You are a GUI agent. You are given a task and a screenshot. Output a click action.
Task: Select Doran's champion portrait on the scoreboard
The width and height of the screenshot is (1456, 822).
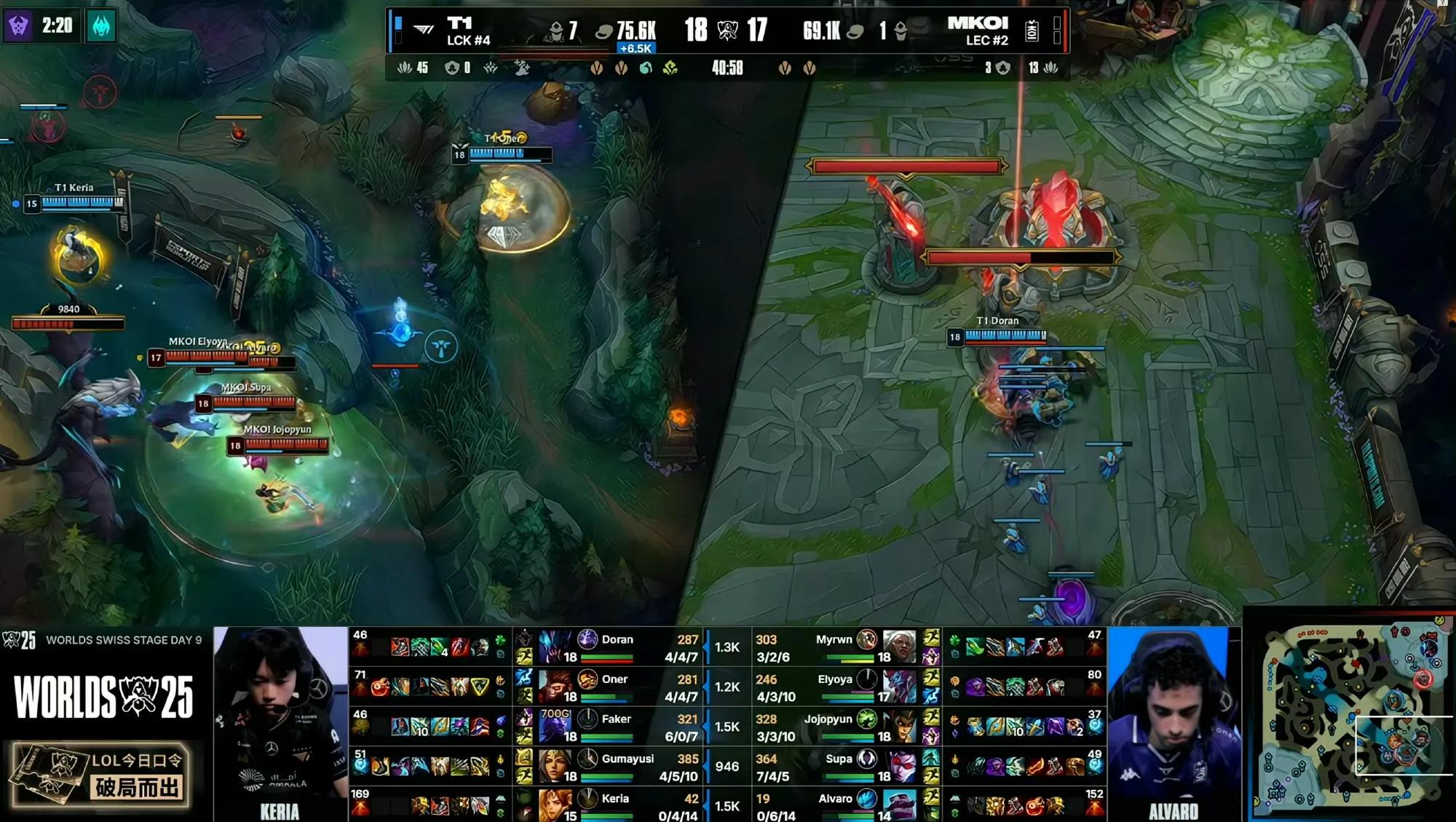tap(555, 646)
